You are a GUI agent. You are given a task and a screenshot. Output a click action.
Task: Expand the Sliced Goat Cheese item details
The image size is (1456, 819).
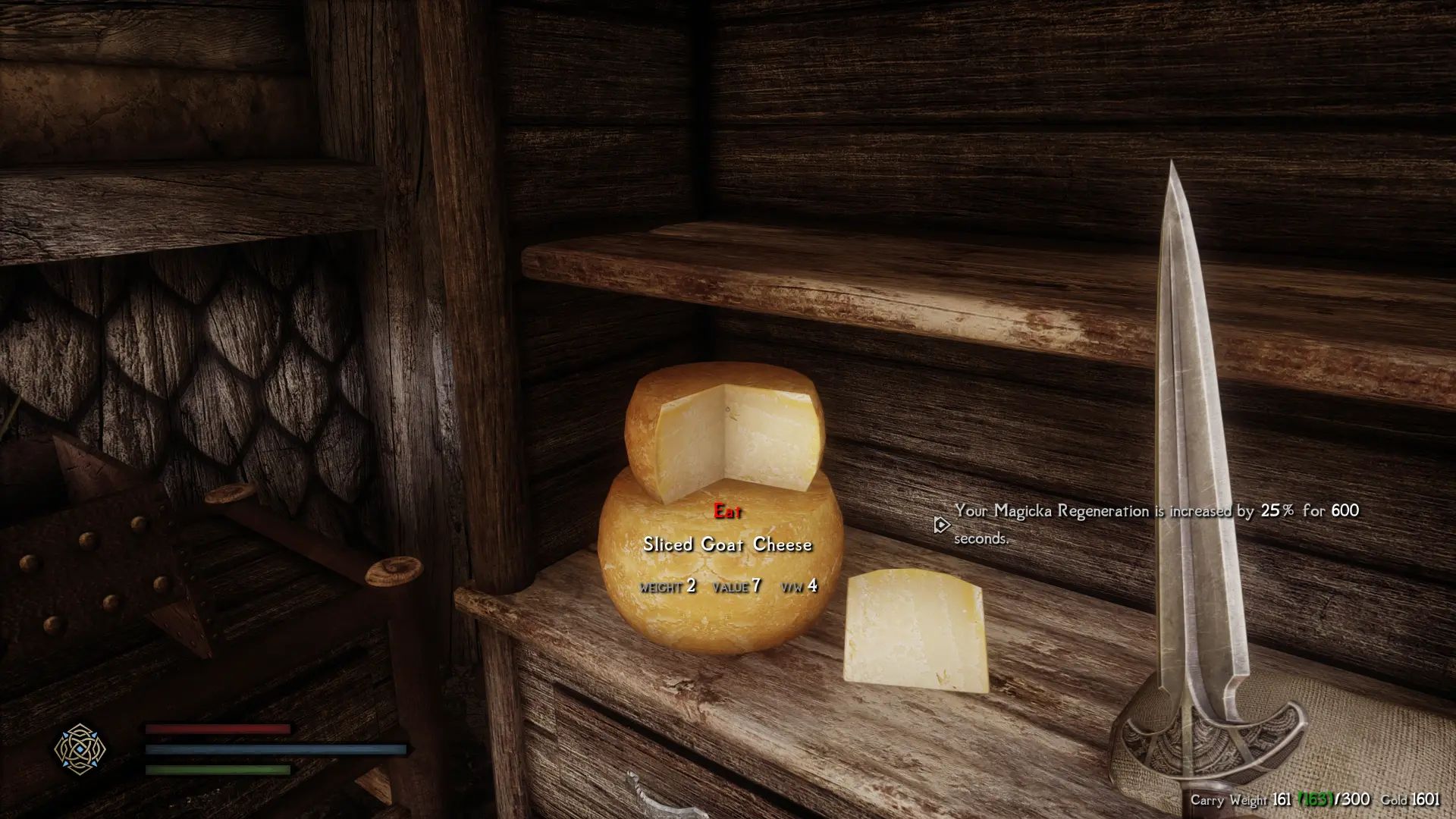pyautogui.click(x=728, y=544)
